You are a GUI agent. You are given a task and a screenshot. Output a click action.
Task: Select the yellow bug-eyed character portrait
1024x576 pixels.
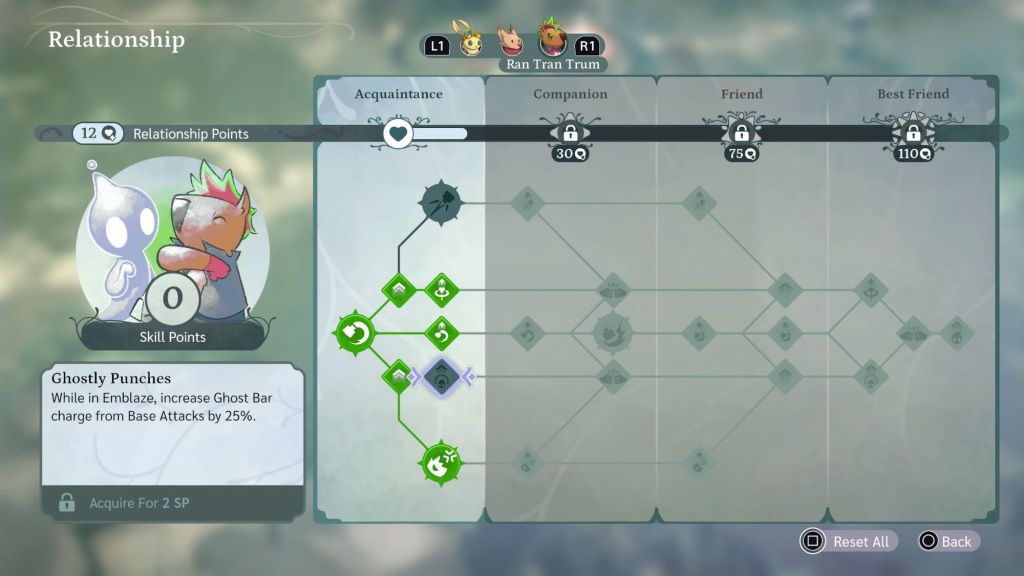(x=471, y=41)
